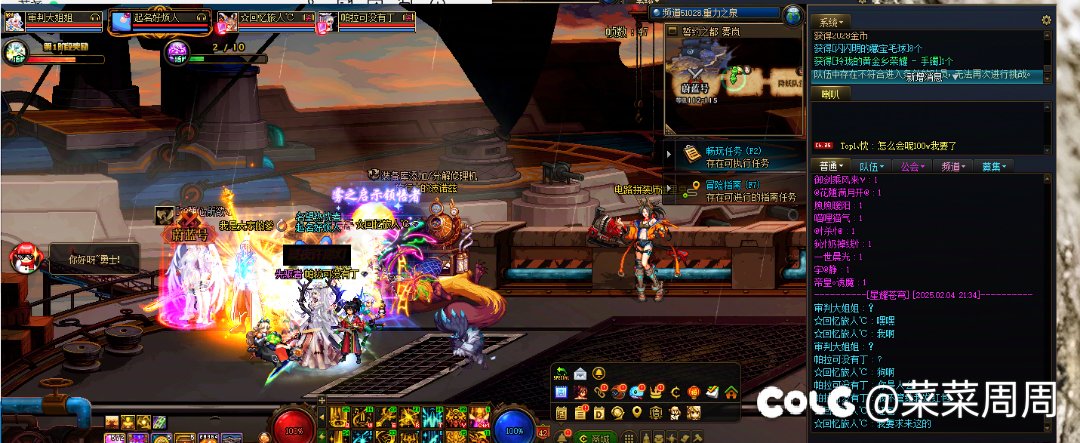Select the 团队 chat tab
The image size is (1080, 443).
pos(831,93)
